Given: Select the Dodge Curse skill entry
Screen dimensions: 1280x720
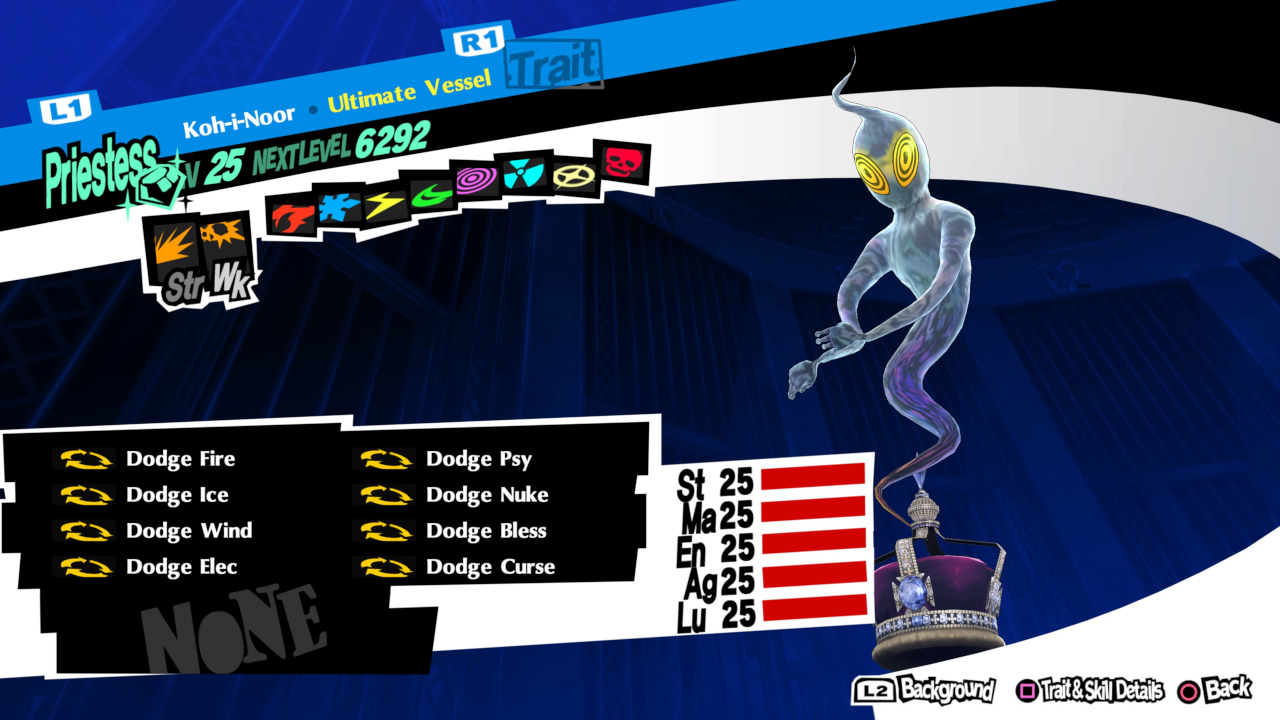Looking at the screenshot, I should pyautogui.click(x=490, y=566).
